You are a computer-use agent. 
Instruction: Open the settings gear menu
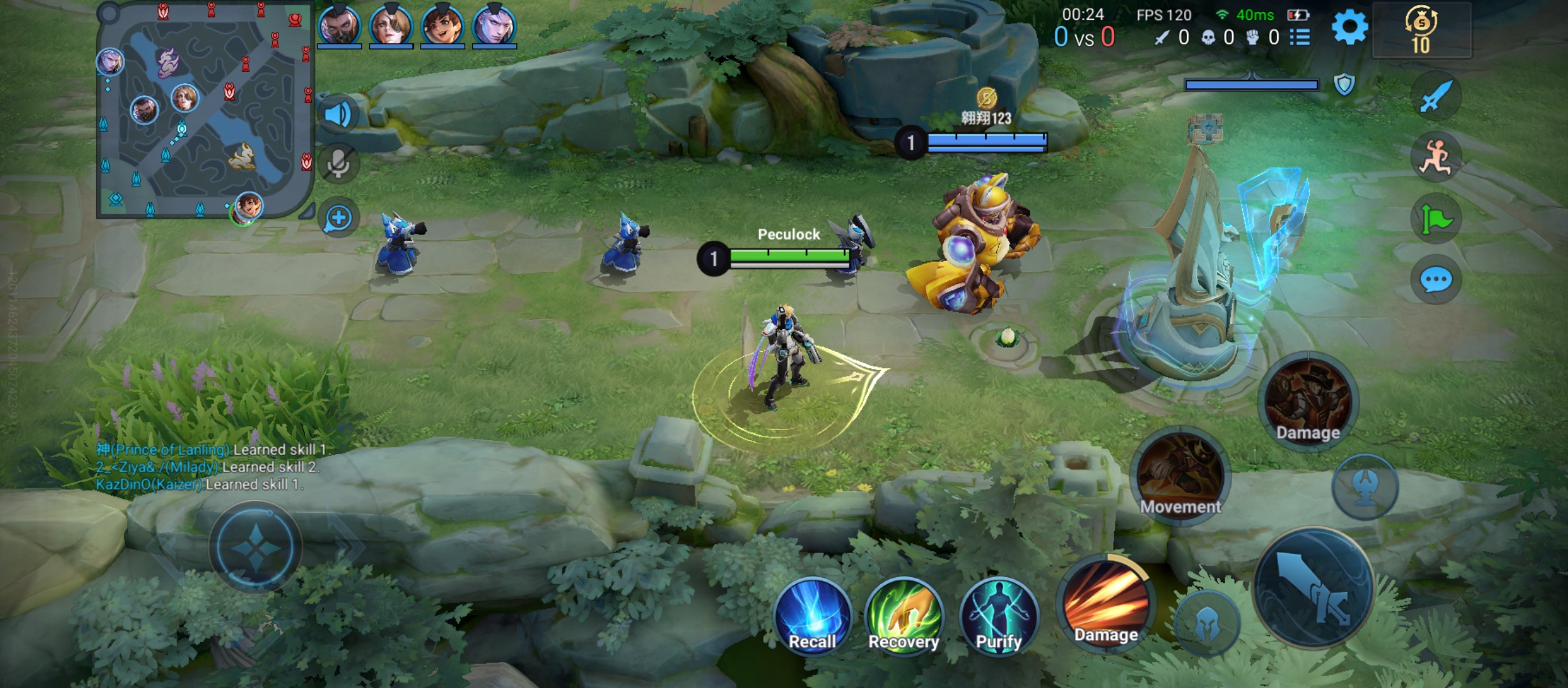1349,27
